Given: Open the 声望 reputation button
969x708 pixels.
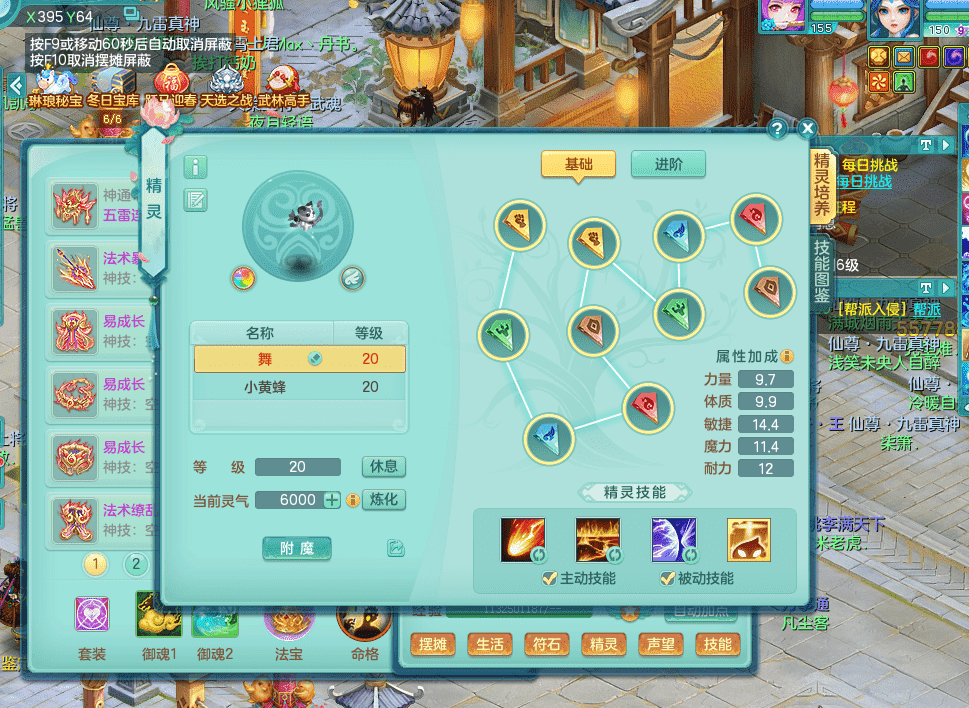Looking at the screenshot, I should (x=661, y=645).
